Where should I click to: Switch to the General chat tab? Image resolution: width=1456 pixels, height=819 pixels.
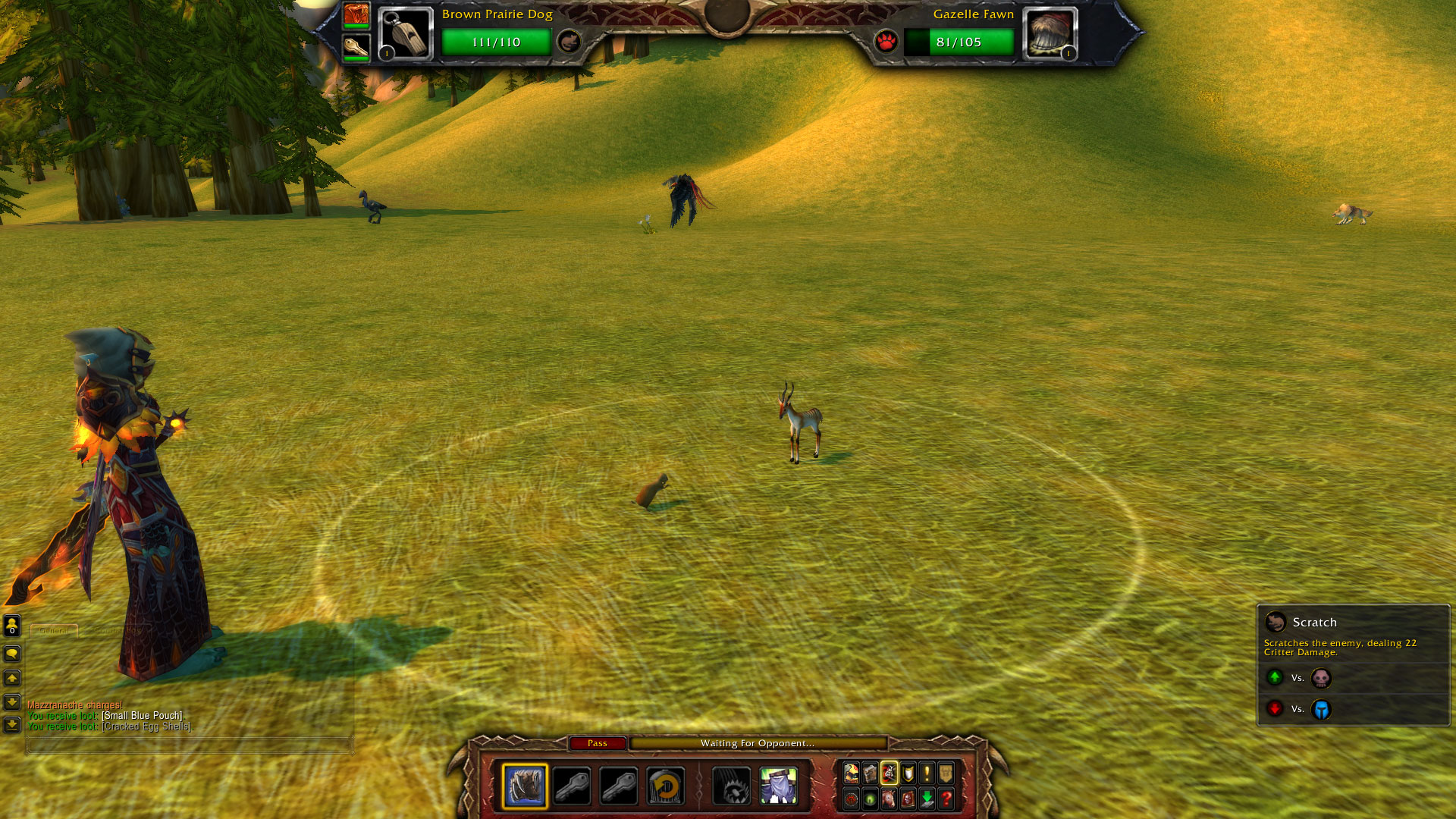coord(54,630)
